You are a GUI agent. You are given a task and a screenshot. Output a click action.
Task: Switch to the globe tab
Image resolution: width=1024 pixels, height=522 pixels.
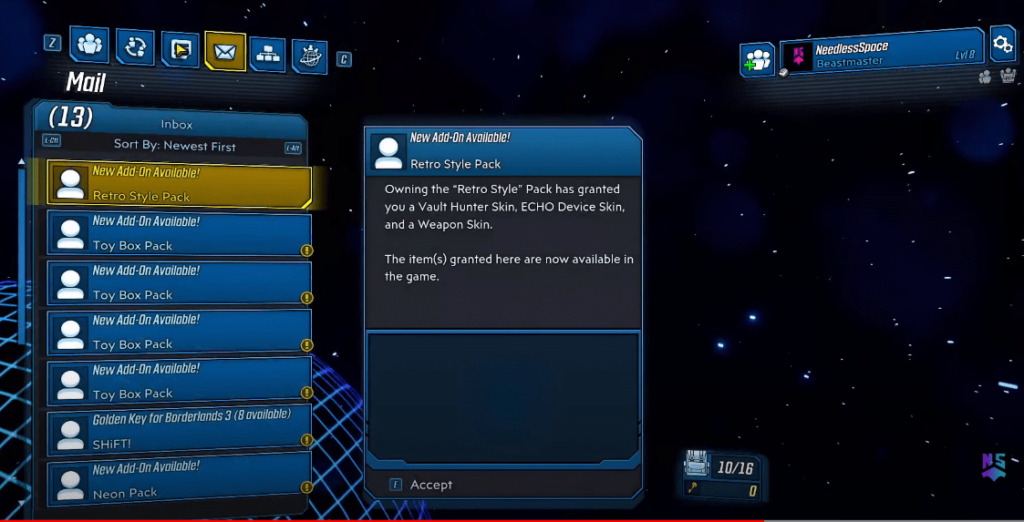point(310,56)
